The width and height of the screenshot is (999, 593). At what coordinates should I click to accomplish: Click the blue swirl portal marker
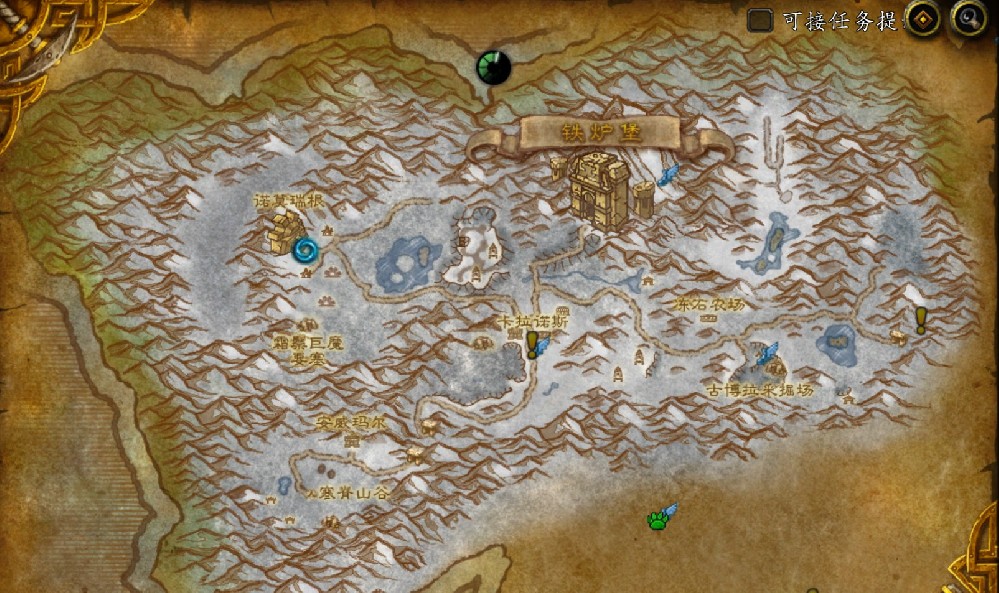point(307,248)
